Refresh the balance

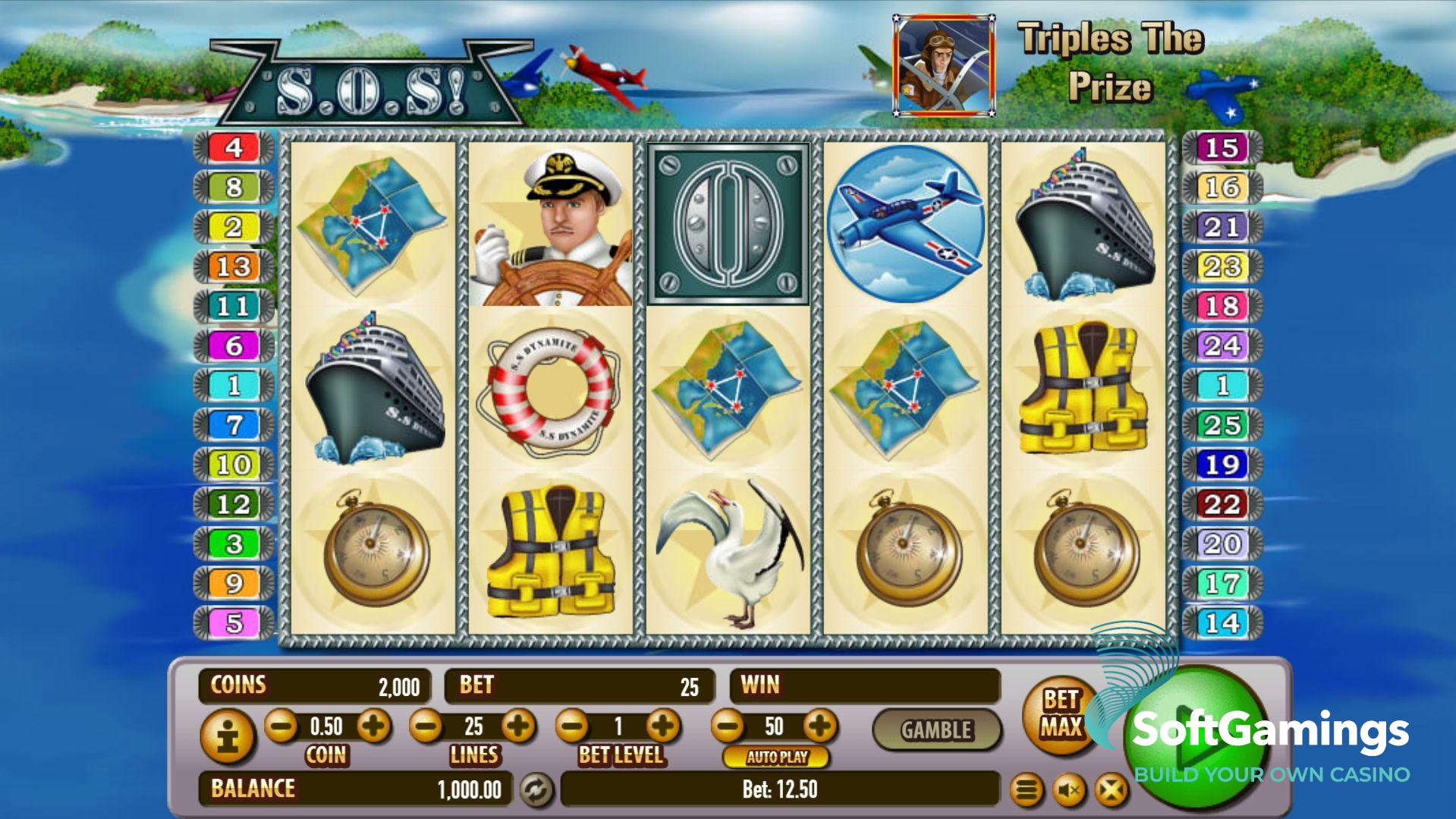(x=536, y=789)
